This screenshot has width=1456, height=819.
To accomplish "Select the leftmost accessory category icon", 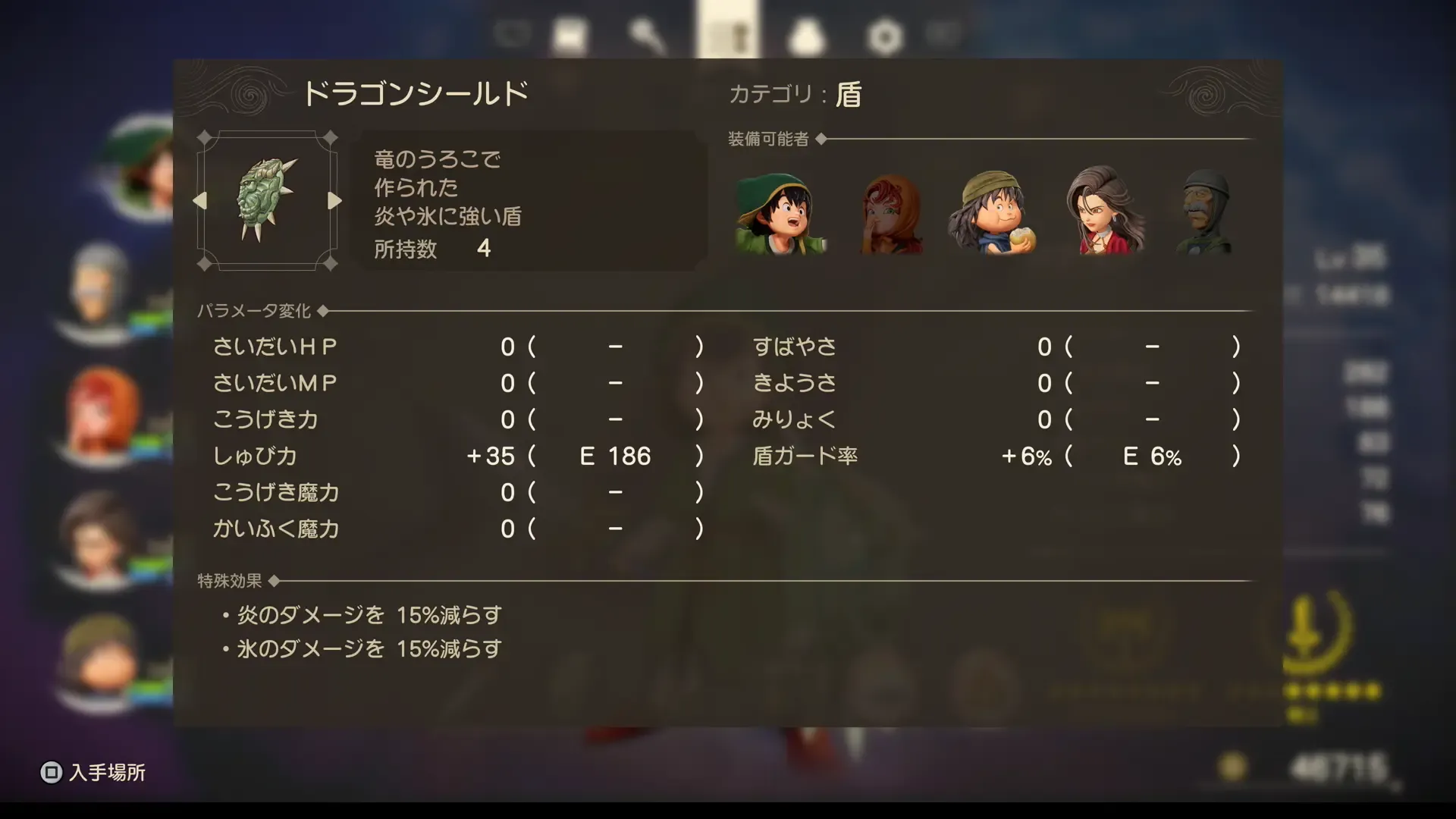I will (x=514, y=34).
